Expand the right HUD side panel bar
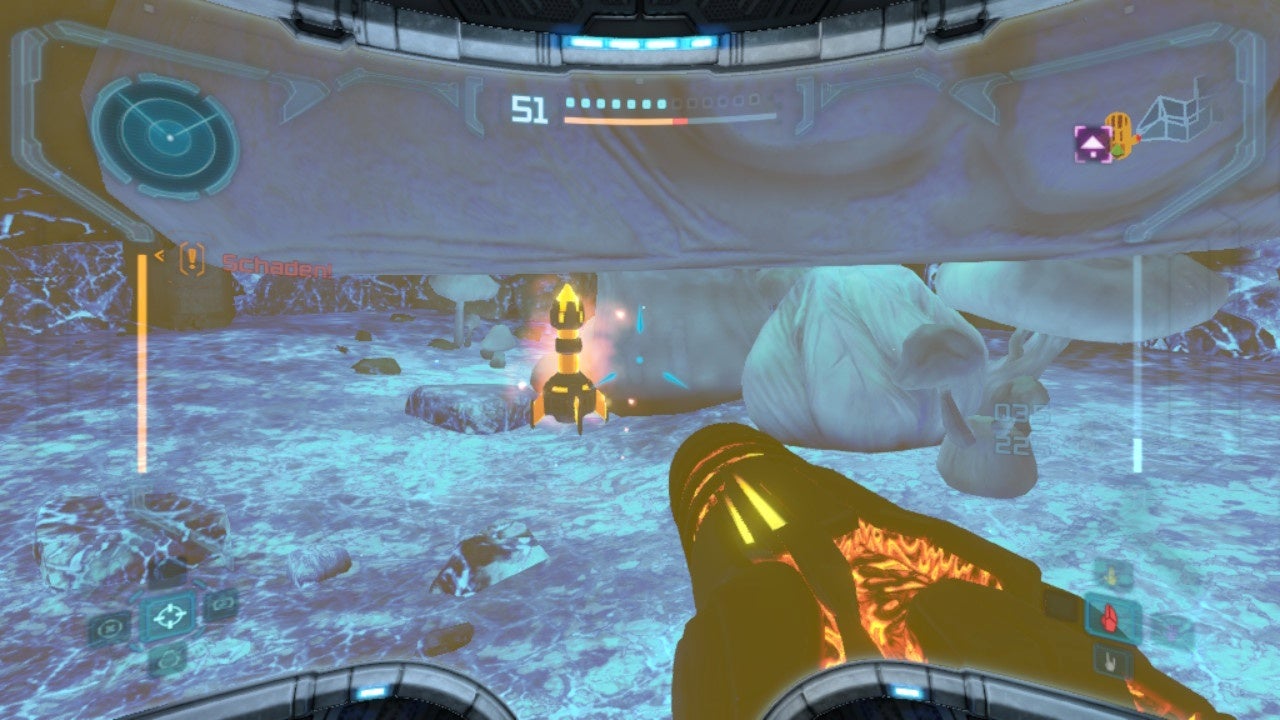Viewport: 1280px width, 720px height. [1135, 370]
